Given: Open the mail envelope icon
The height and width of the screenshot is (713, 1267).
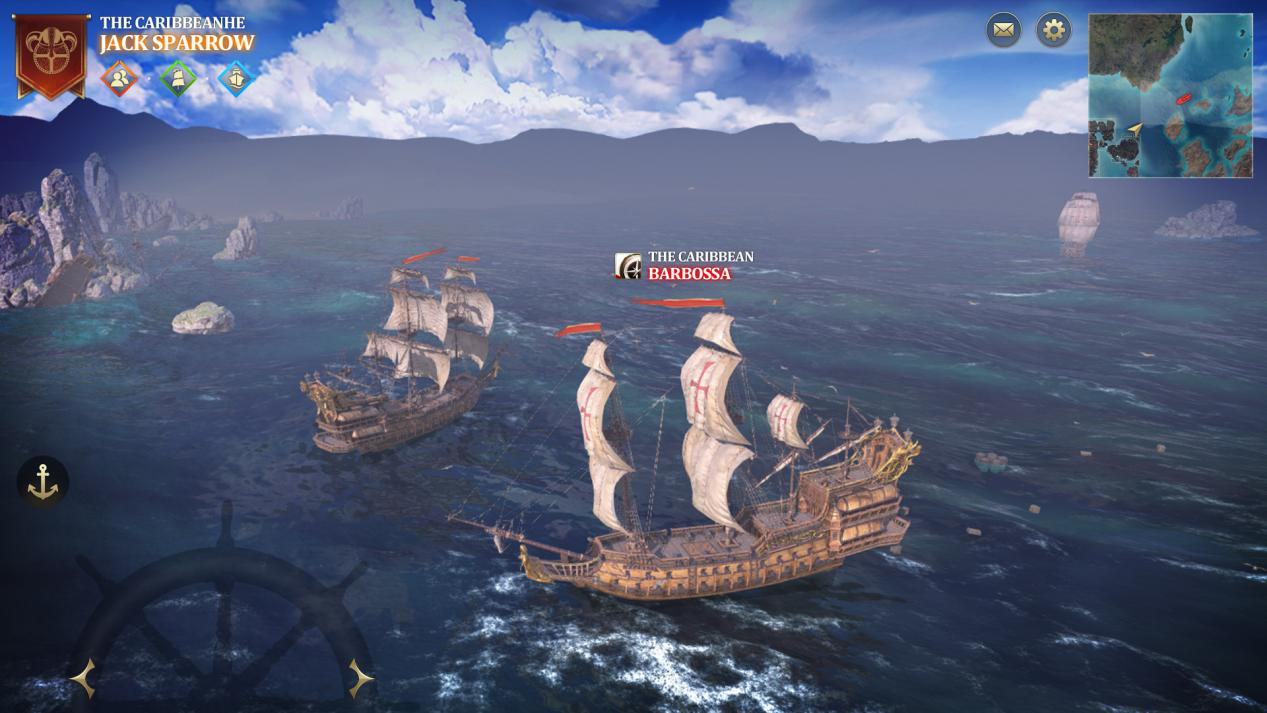Looking at the screenshot, I should click(x=1003, y=30).
